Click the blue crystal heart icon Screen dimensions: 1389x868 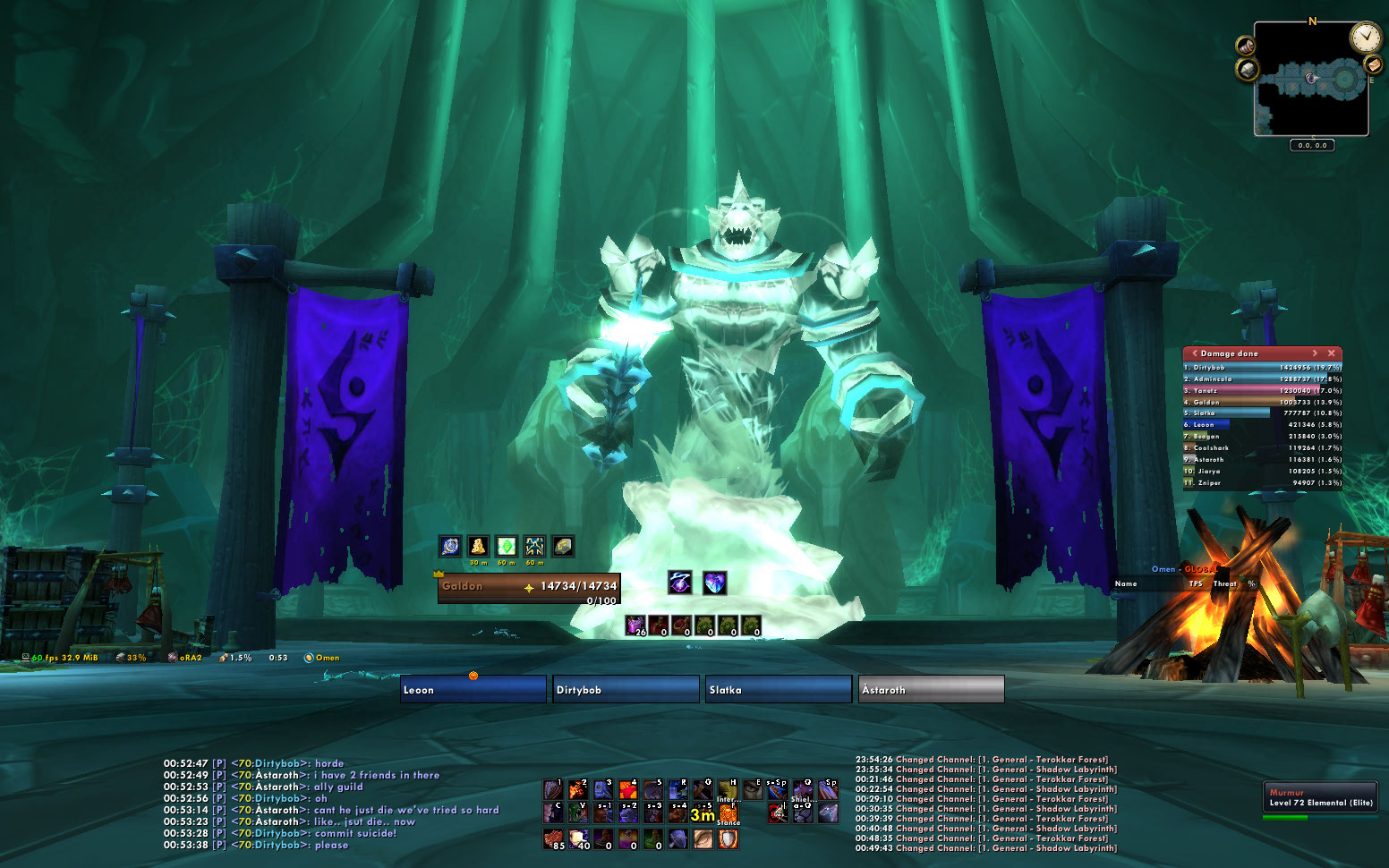point(714,583)
